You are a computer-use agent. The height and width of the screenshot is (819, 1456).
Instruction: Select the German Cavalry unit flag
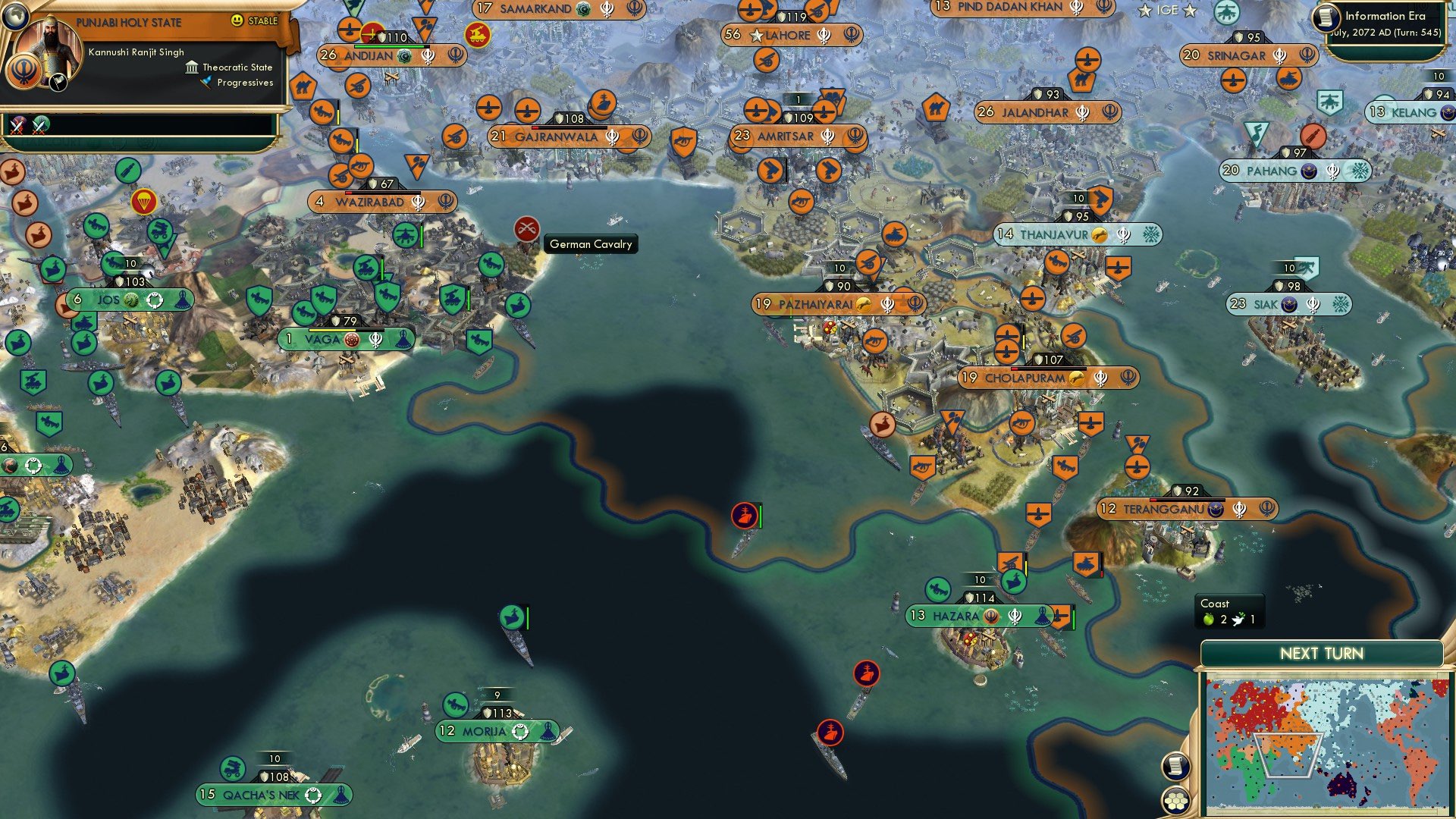526,228
